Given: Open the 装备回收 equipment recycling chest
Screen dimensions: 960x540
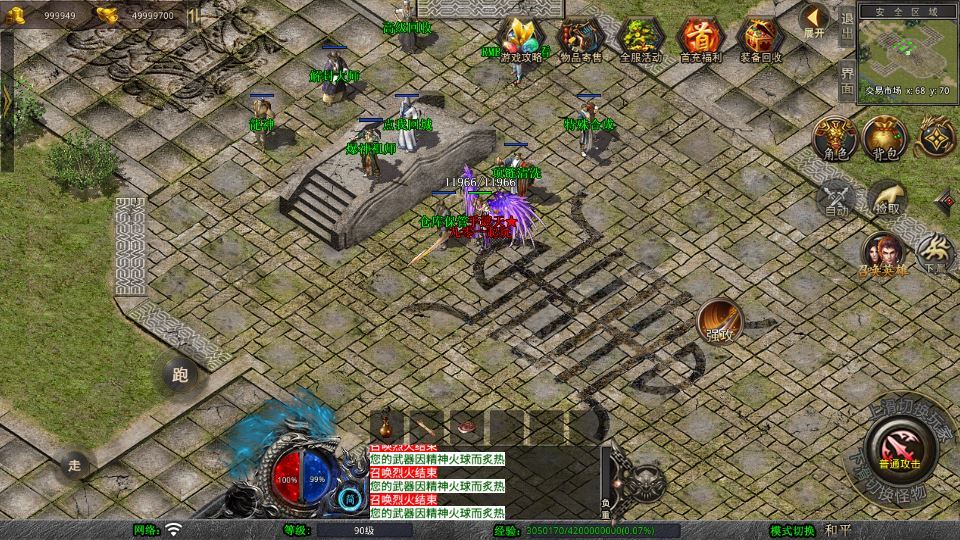Looking at the screenshot, I should pyautogui.click(x=761, y=41).
